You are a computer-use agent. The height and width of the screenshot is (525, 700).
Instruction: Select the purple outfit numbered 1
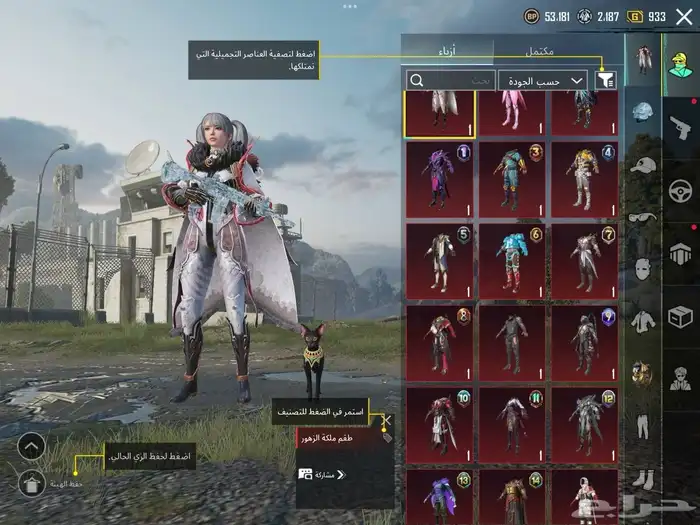pyautogui.click(x=439, y=177)
